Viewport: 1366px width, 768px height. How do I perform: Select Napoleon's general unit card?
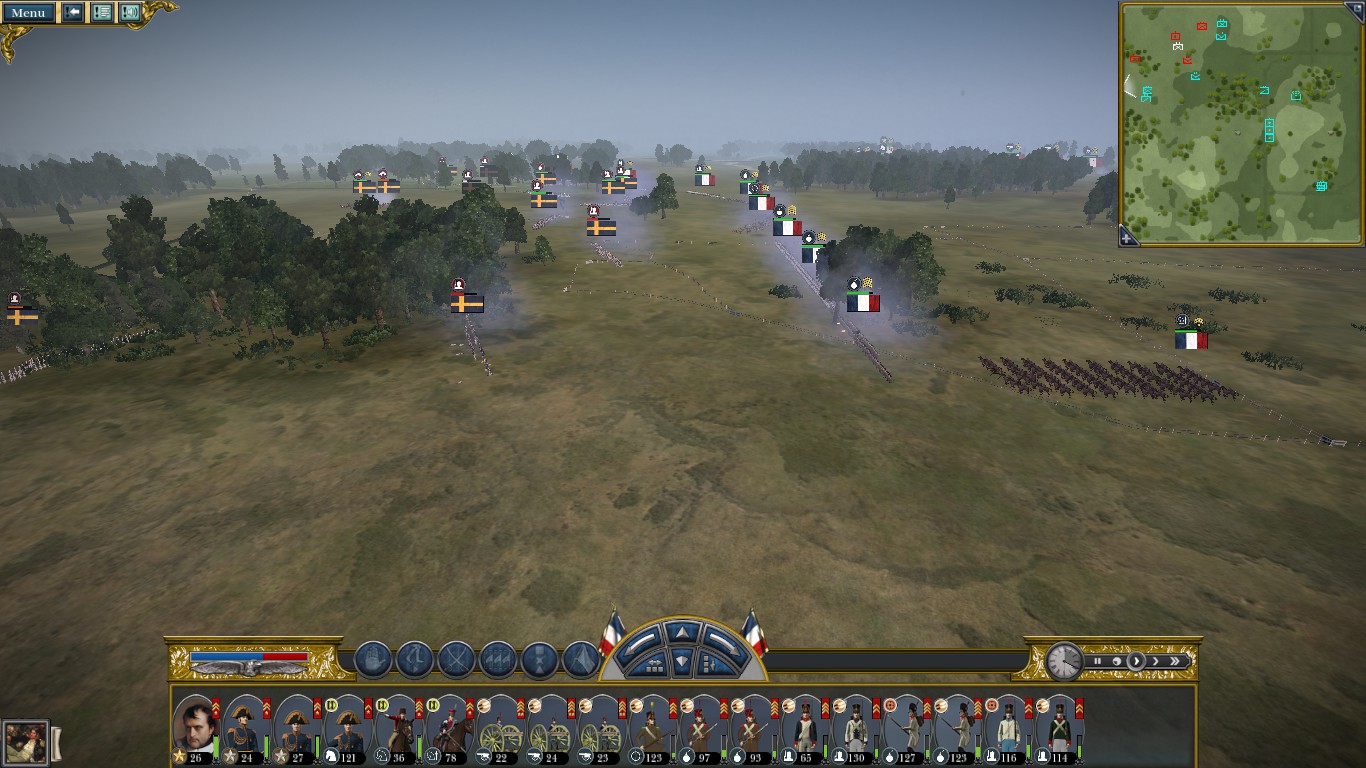pos(195,727)
